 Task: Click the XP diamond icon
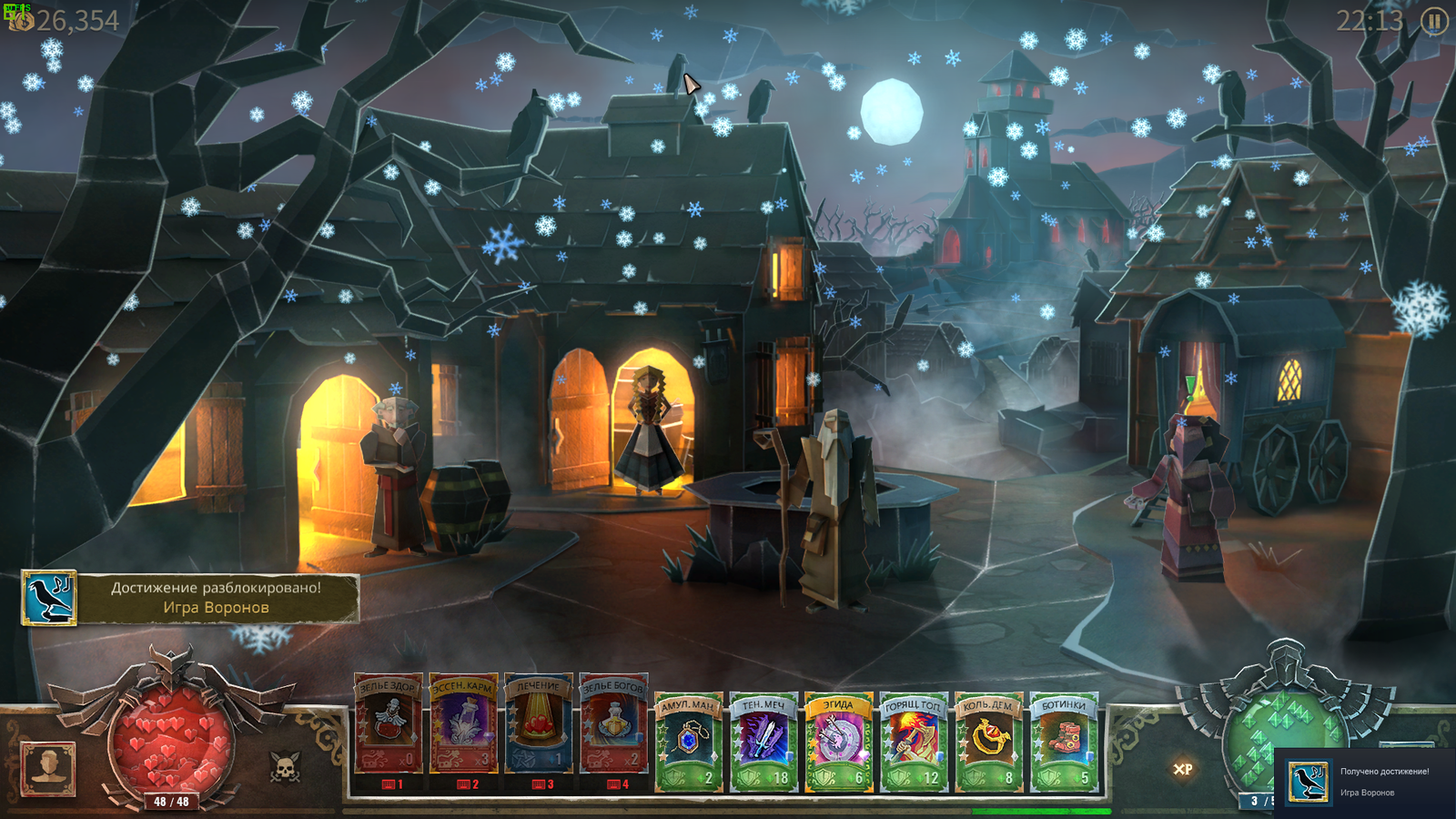[x=1182, y=770]
